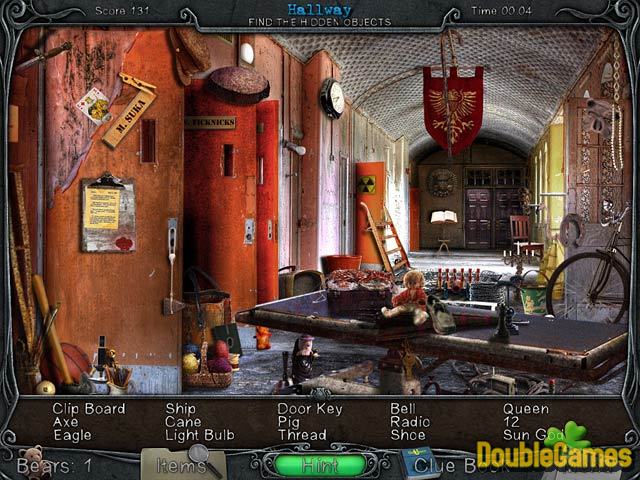Viewport: 640px width, 480px height.
Task: Click the Ship word in the list
Action: tap(181, 409)
